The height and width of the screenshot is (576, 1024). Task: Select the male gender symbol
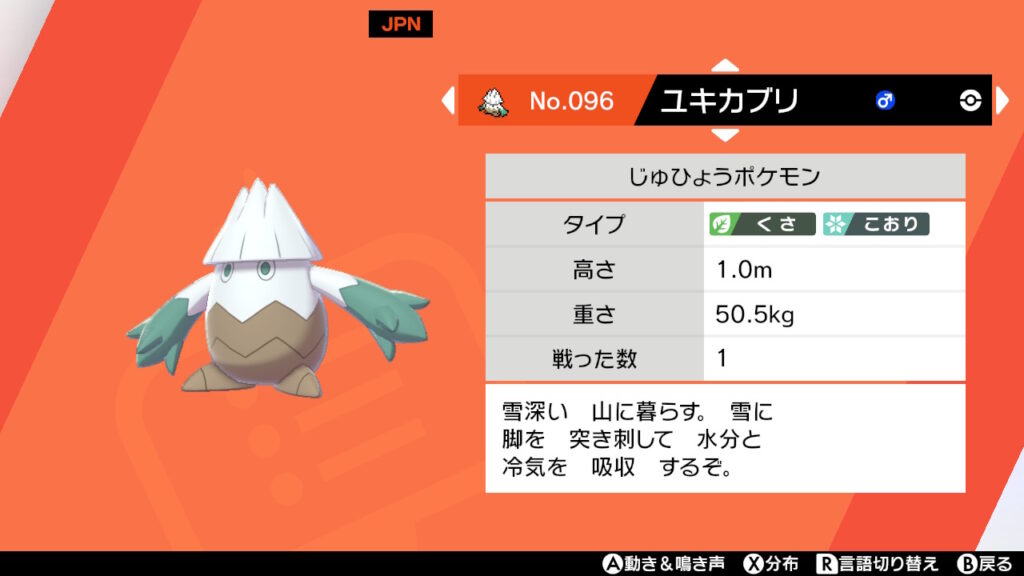pyautogui.click(x=885, y=100)
